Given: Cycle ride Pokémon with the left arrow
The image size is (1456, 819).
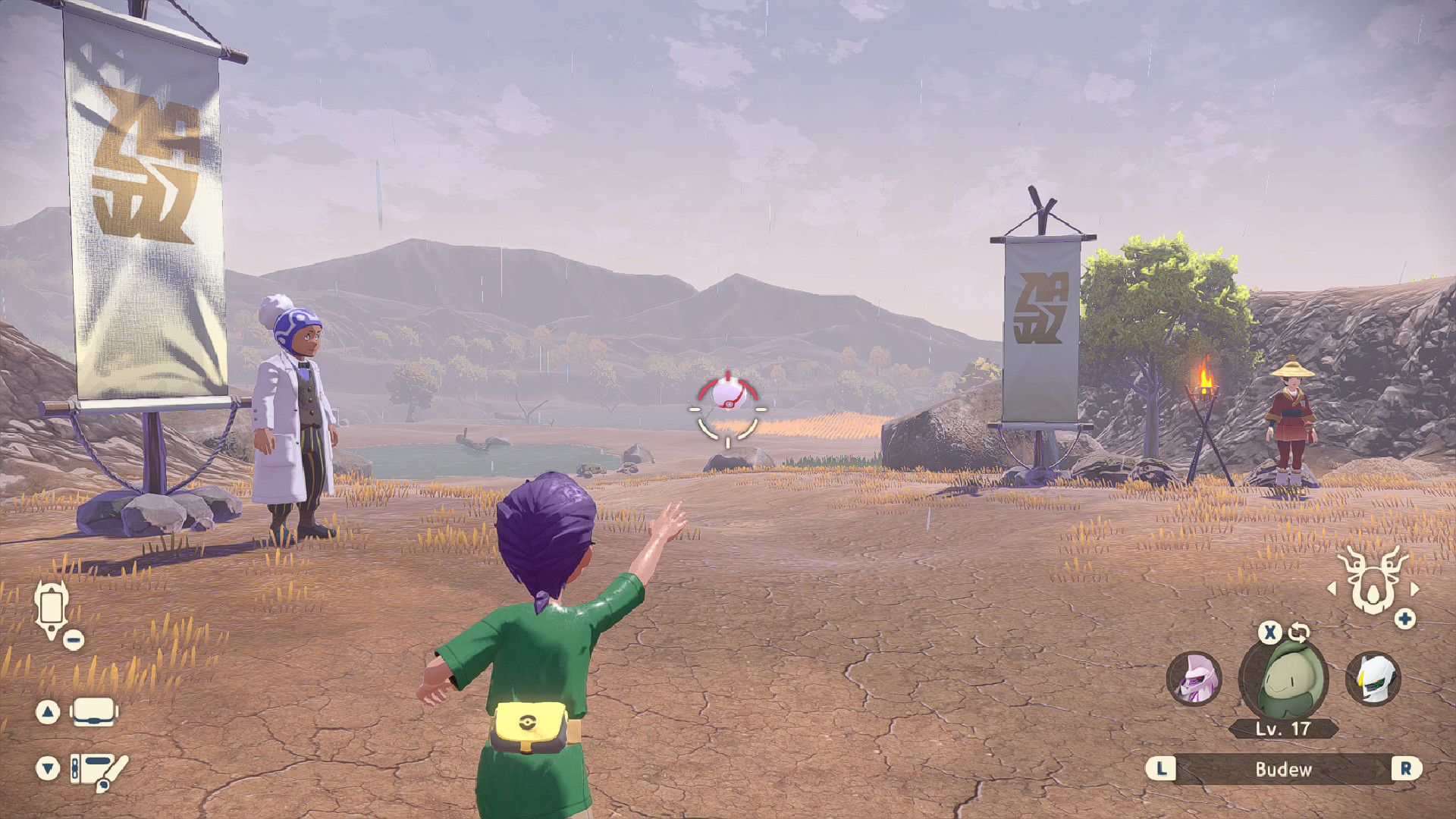Looking at the screenshot, I should coord(1332,588).
